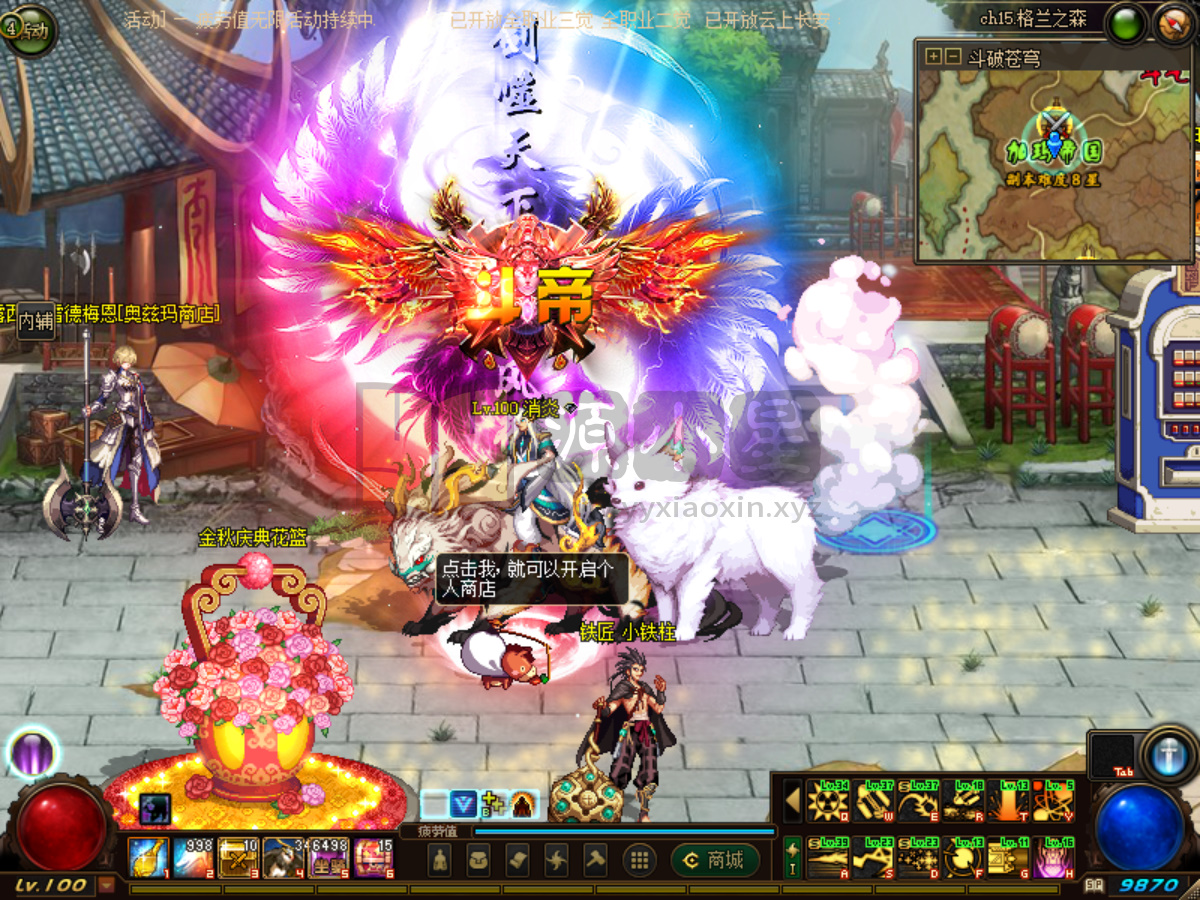Activate the radiation sun skill on Q

coord(829,801)
